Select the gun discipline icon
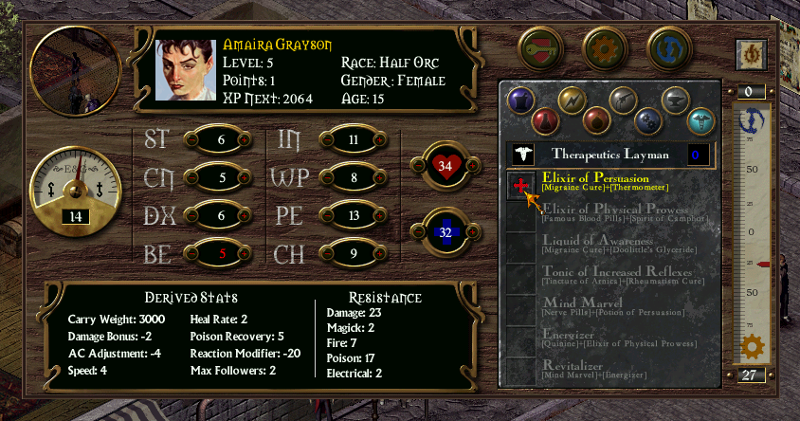Image resolution: width=800 pixels, height=421 pixels. (x=623, y=100)
